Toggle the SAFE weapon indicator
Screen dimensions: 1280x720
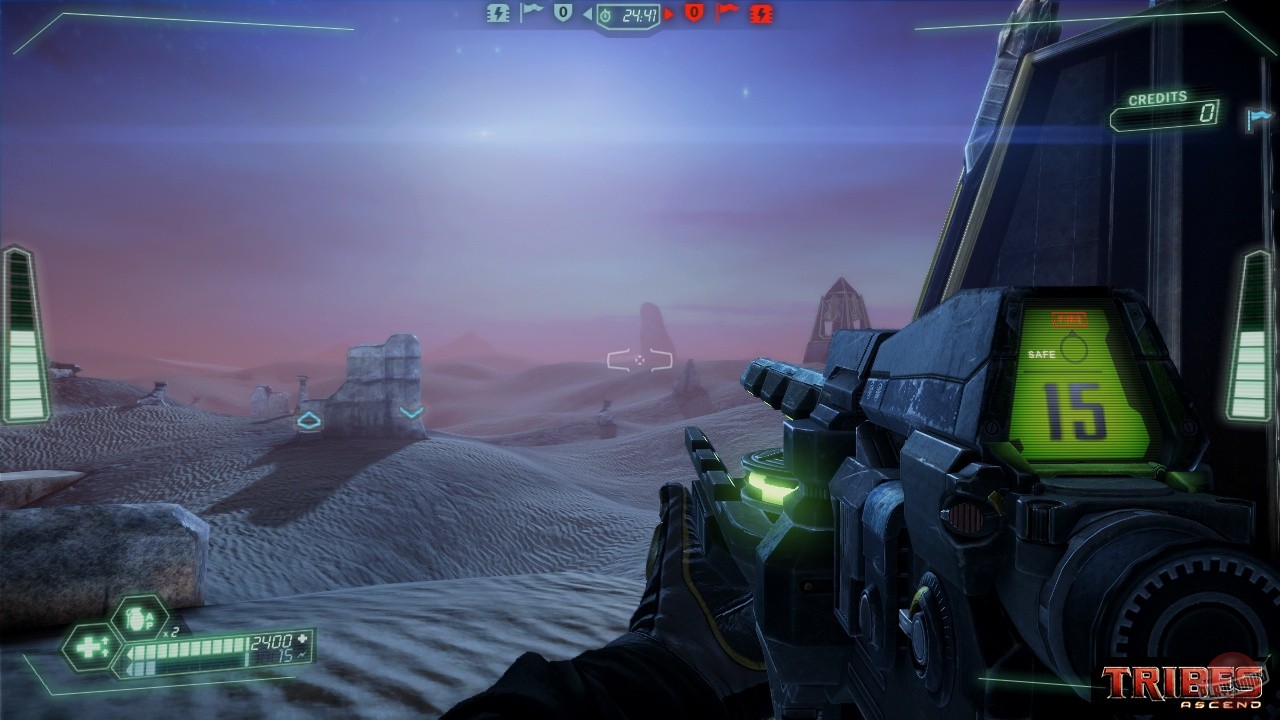pos(1041,354)
